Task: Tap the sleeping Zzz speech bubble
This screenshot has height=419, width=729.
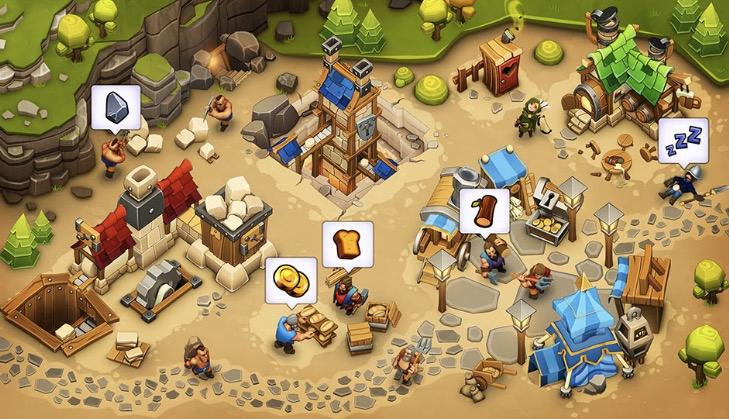Action: pos(682,140)
